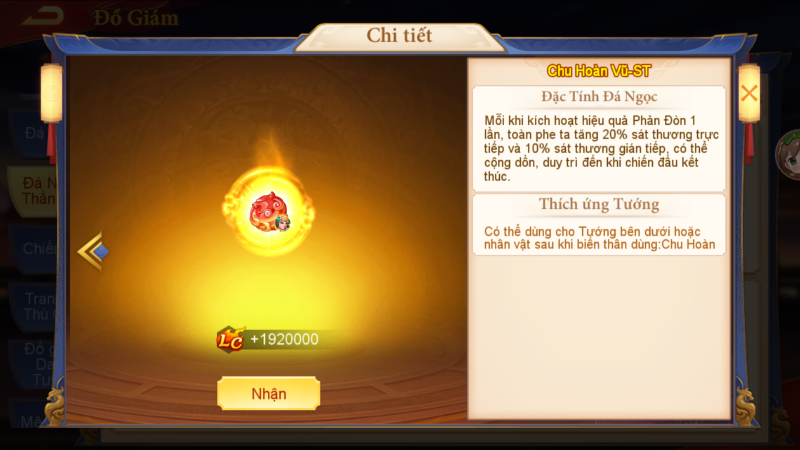Select the glowing red jade stone icon
The width and height of the screenshot is (800, 450).
(267, 209)
